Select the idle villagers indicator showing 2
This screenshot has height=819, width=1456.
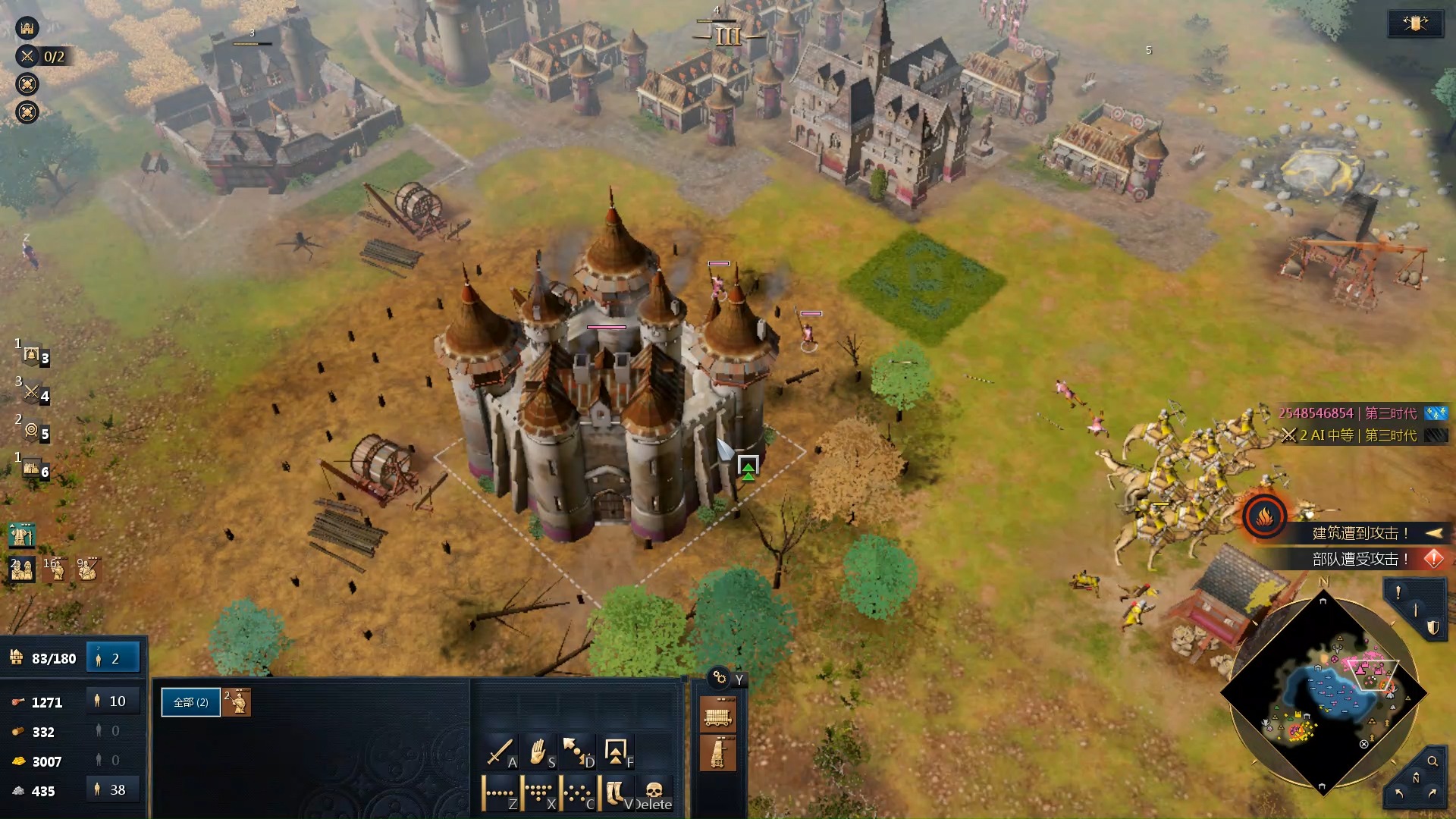pyautogui.click(x=113, y=658)
